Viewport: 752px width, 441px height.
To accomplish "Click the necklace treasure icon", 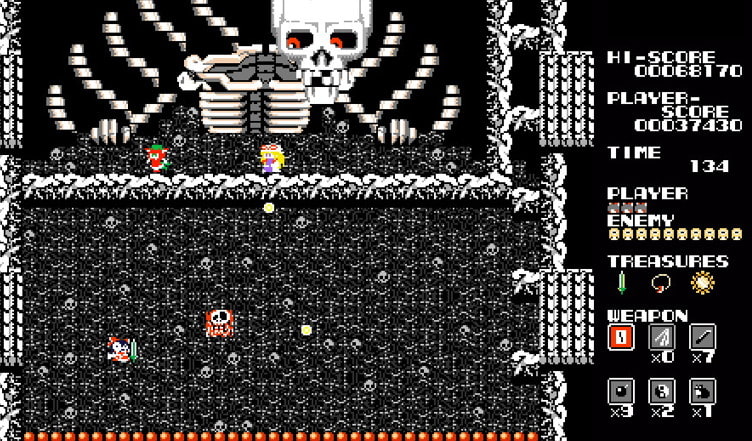I will [x=661, y=284].
